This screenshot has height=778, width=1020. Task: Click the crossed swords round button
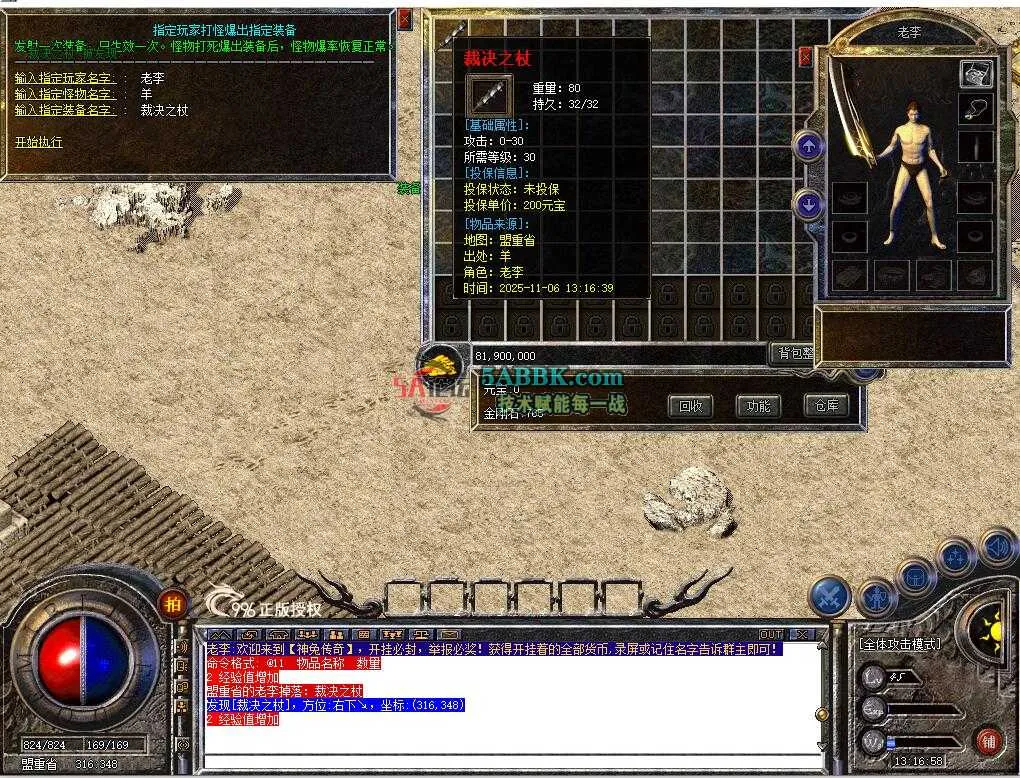tap(829, 597)
